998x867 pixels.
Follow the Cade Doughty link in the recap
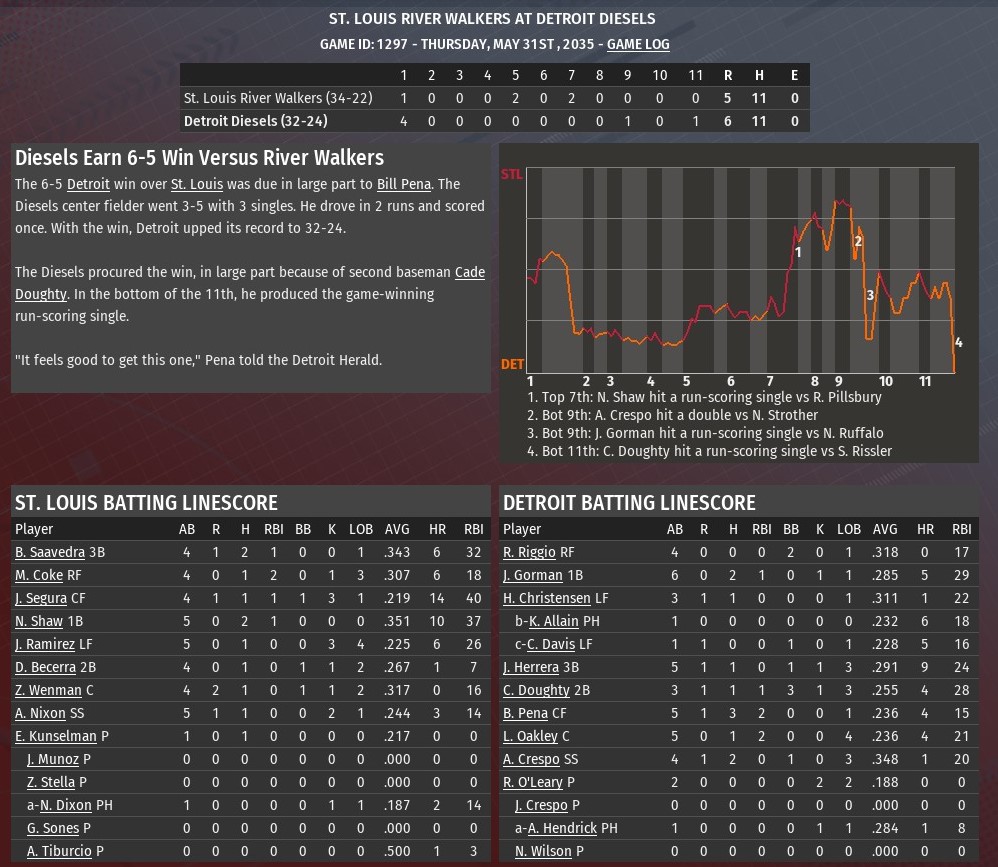470,272
